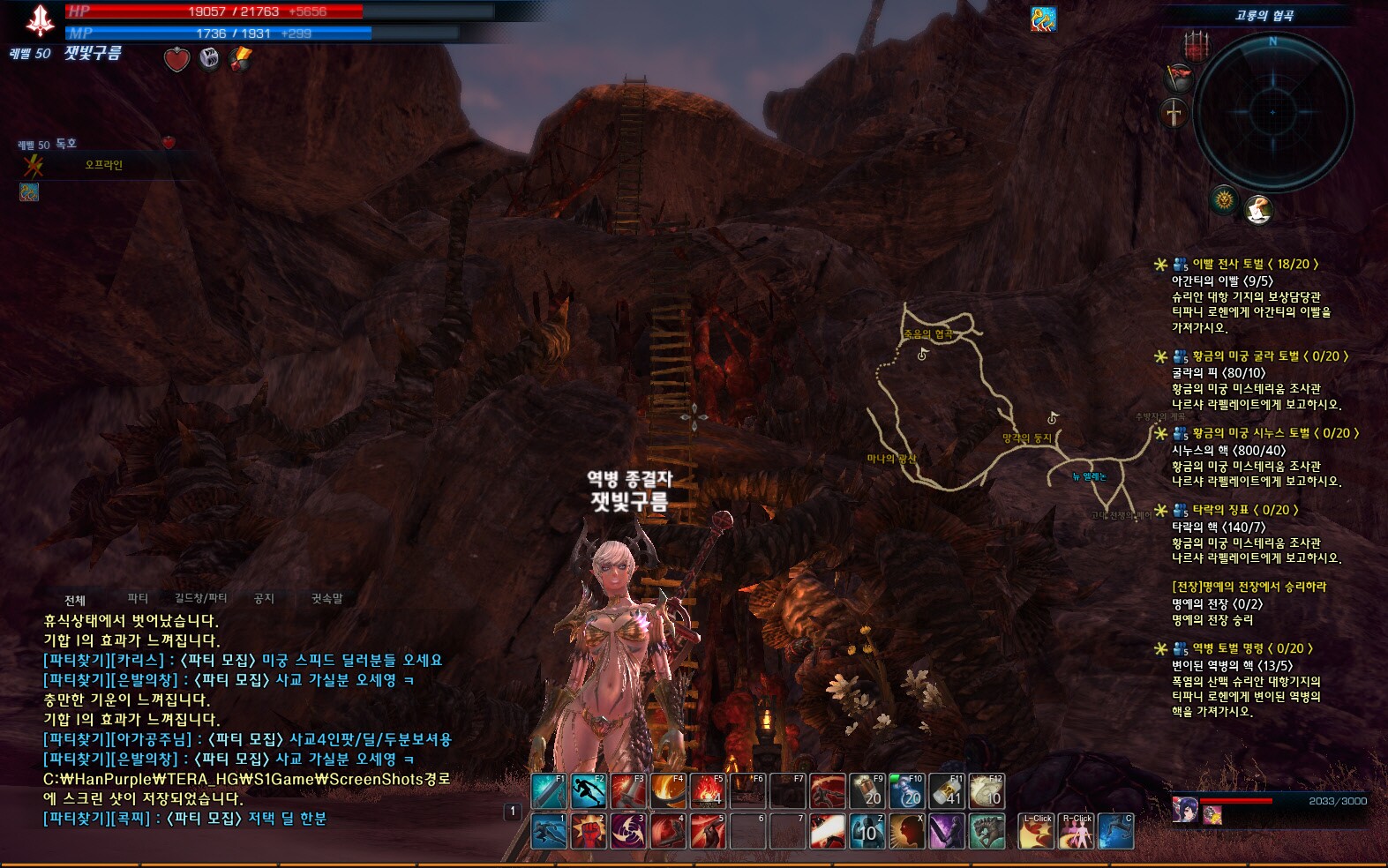Activate the red fist skill in slot 2

pyautogui.click(x=588, y=832)
